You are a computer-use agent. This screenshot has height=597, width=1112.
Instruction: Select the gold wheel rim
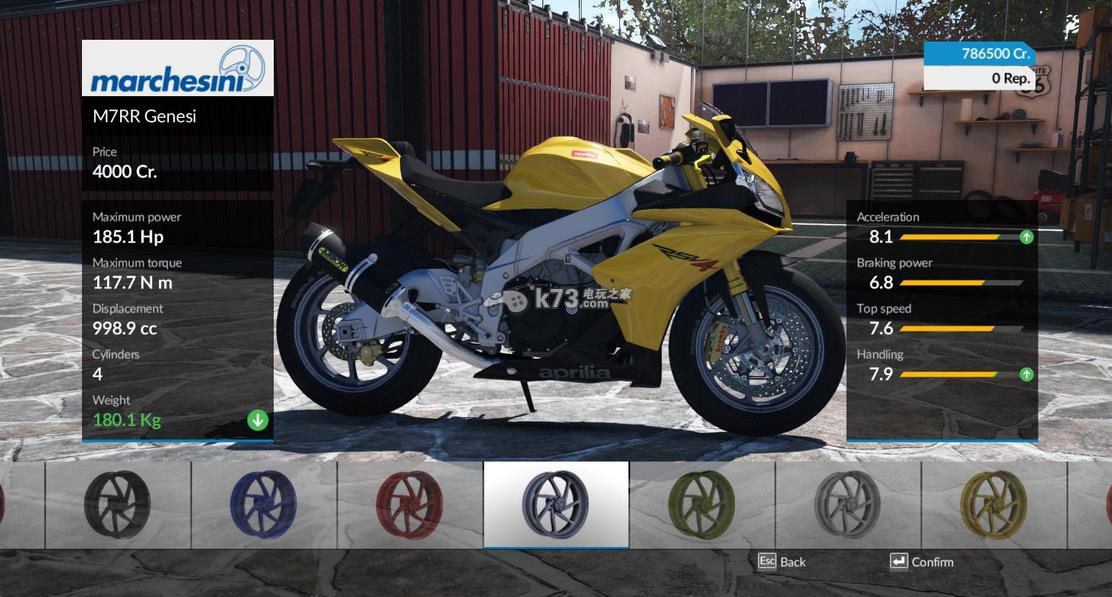coord(993,504)
